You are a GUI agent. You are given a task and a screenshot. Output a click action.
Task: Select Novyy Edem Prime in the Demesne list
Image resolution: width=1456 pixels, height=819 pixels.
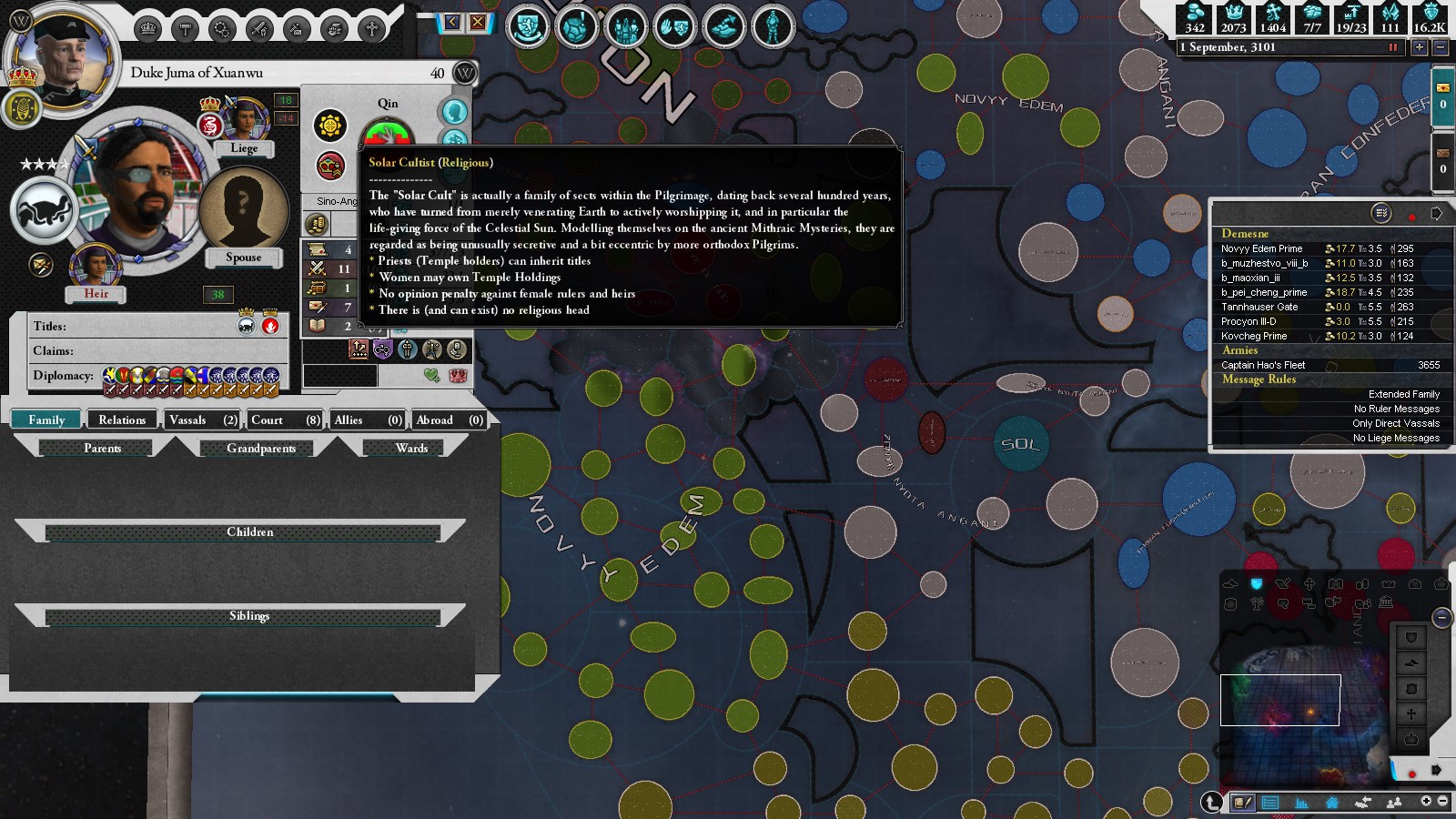[x=1261, y=248]
